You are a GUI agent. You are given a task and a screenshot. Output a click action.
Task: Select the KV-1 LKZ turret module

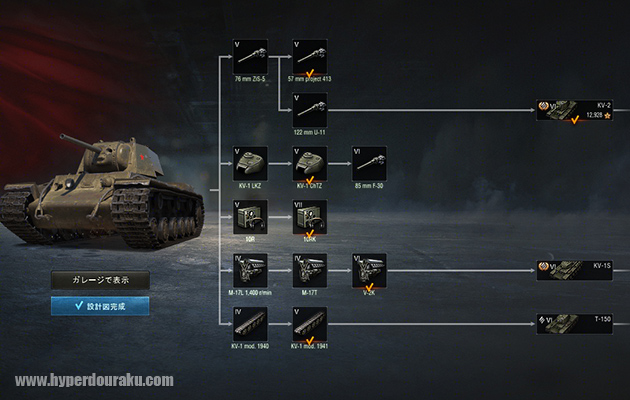click(x=250, y=163)
